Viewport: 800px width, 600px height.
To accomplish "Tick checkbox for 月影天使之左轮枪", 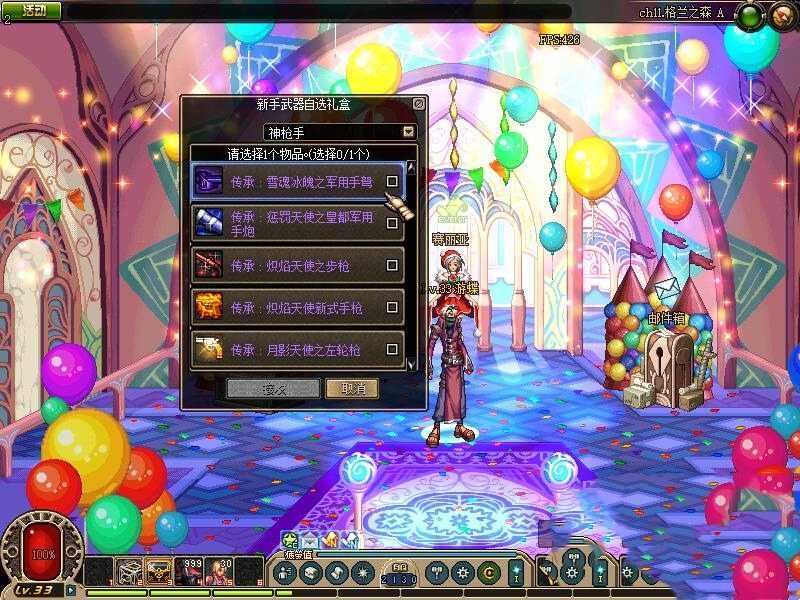I will click(x=393, y=350).
